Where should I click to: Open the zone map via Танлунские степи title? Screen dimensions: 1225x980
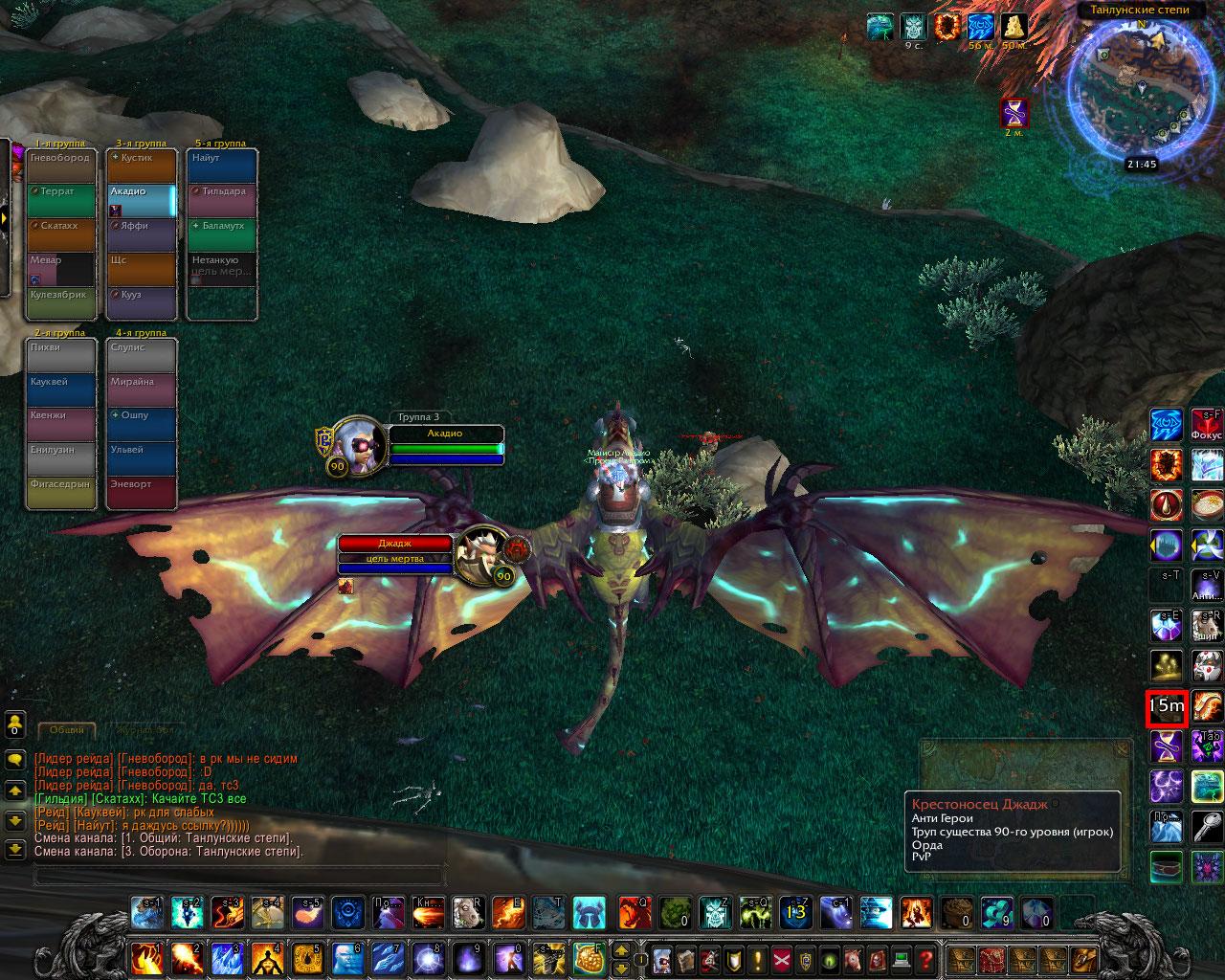click(x=1139, y=11)
